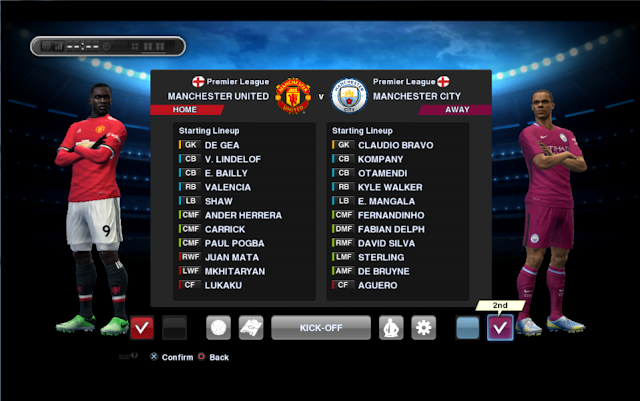Select the ball icon button
This screenshot has width=640, height=401.
point(219,327)
